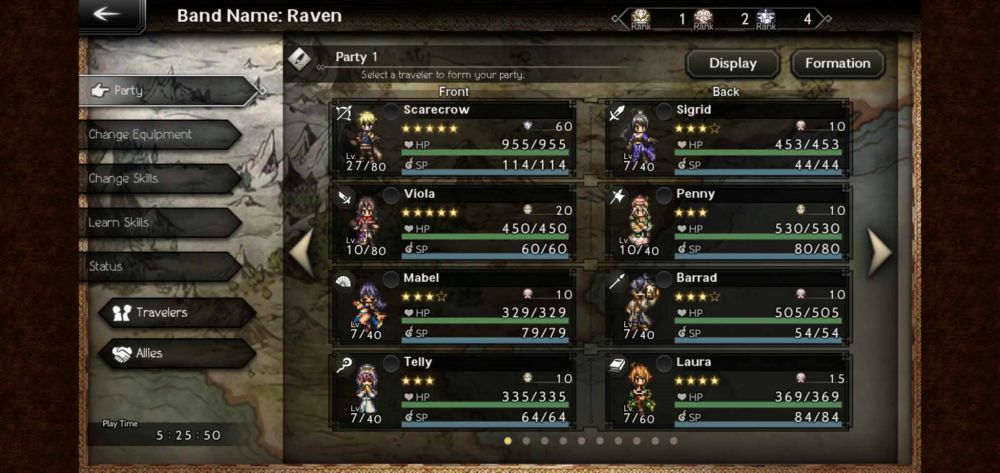This screenshot has width=1000, height=473.
Task: Open the Change Equipment menu
Action: (x=158, y=134)
